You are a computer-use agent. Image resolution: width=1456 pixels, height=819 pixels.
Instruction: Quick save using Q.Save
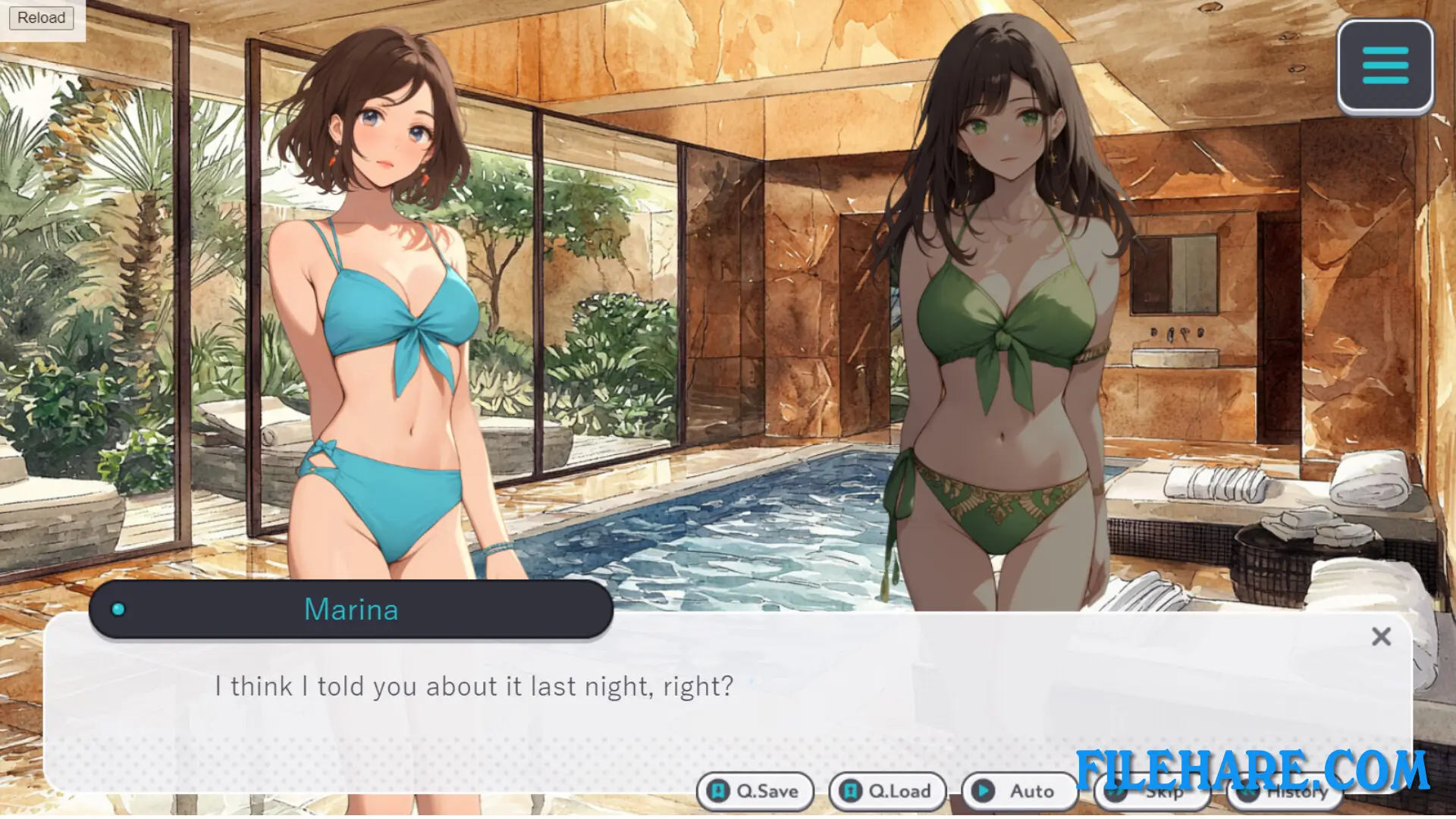(755, 791)
